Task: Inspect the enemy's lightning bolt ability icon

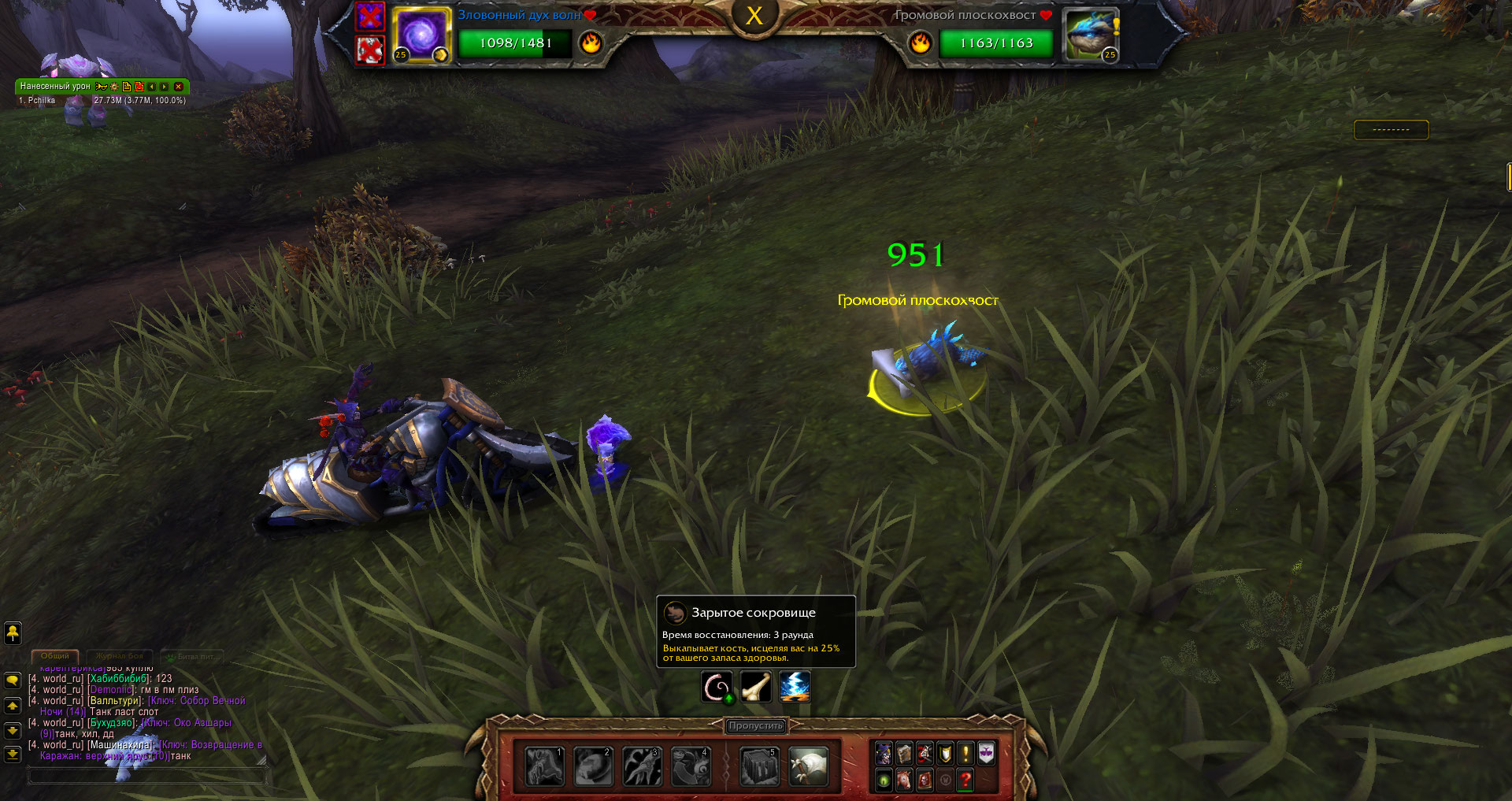Action: pos(795,688)
